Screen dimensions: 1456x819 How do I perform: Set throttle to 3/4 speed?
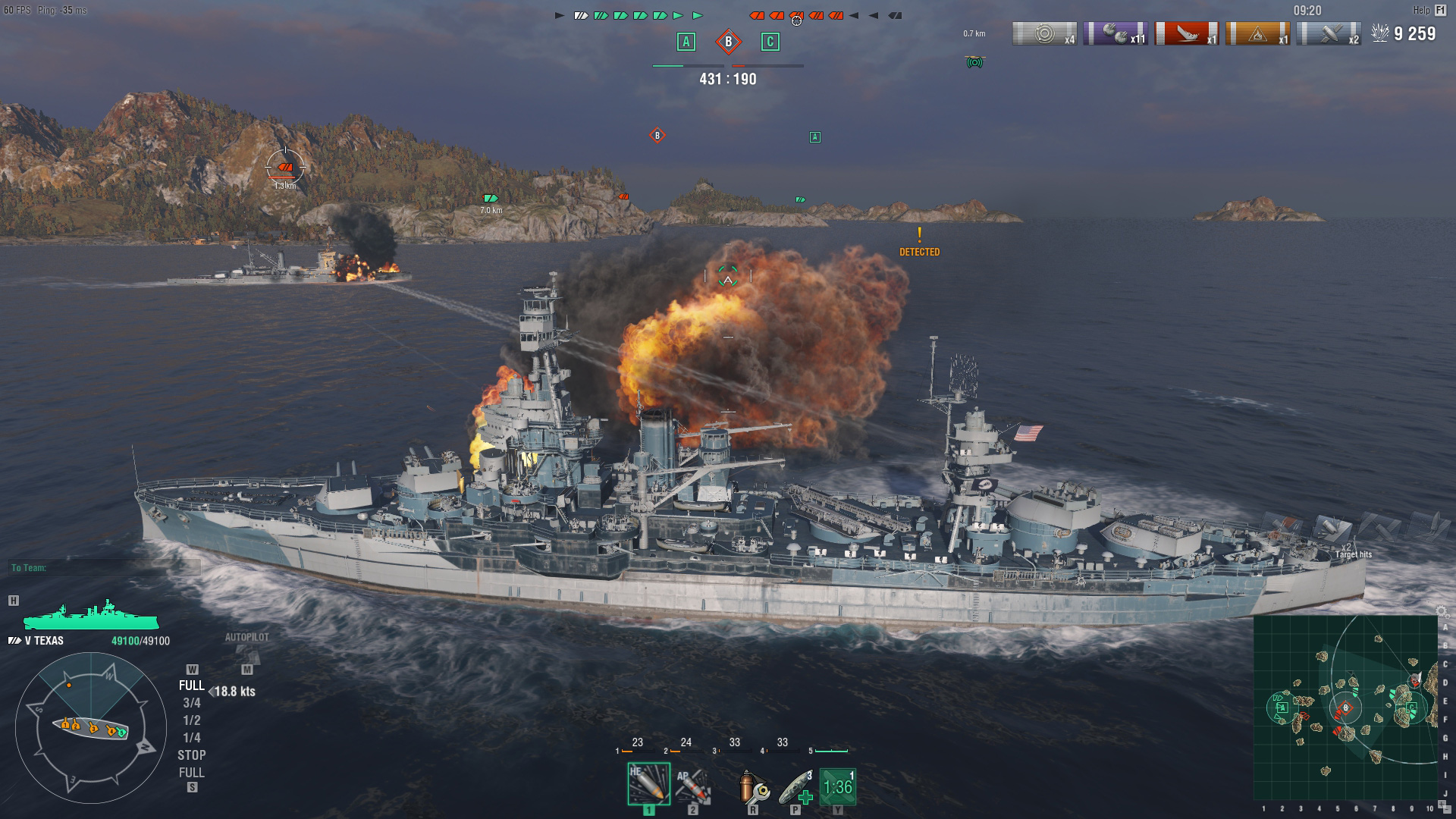(193, 702)
